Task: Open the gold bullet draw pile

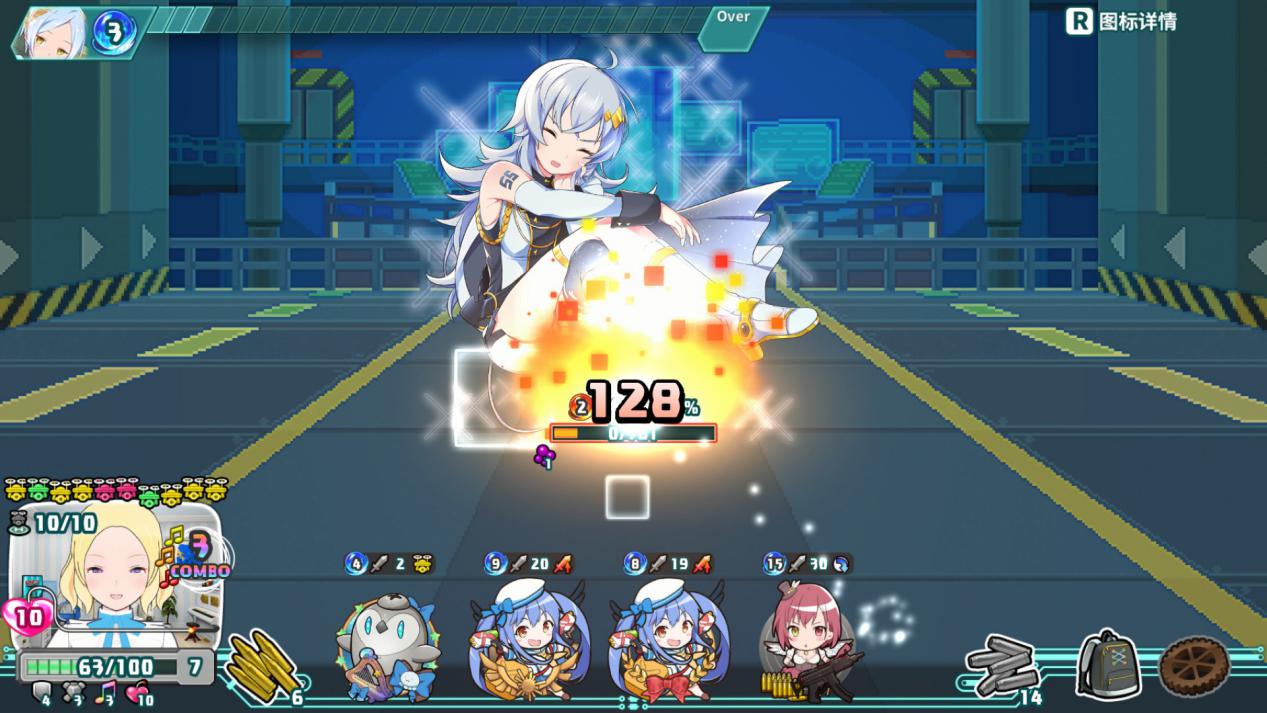Action: pos(263,665)
